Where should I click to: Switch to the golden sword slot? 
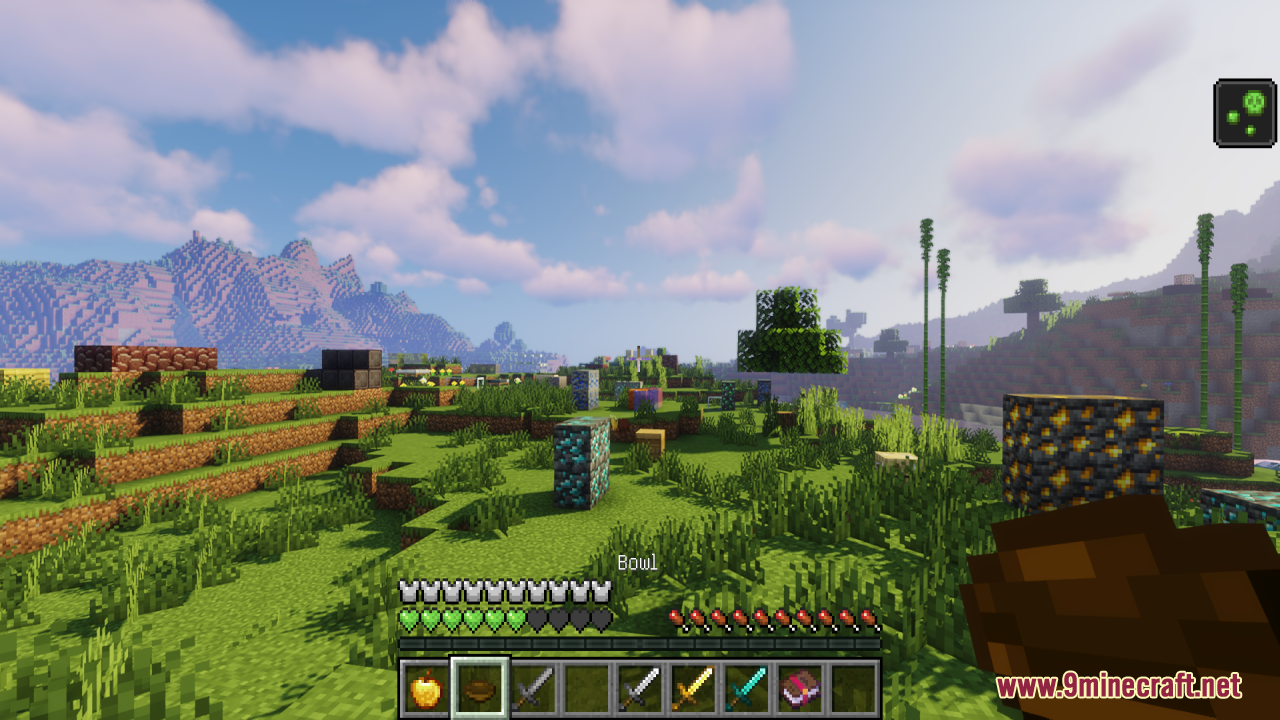[x=696, y=688]
